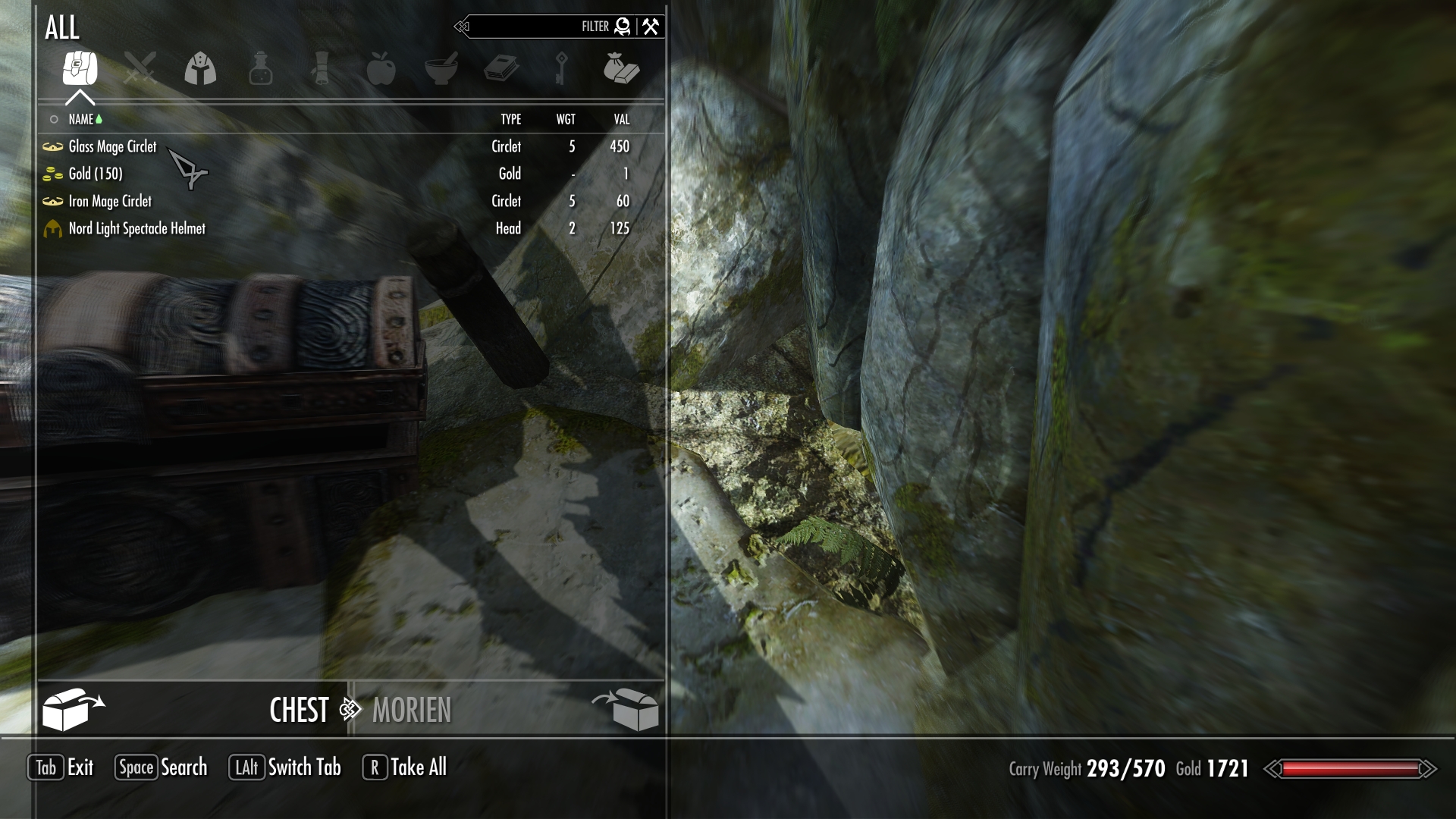Viewport: 1456px width, 819px height.
Task: Take the Gold (150) entry
Action: (95, 174)
